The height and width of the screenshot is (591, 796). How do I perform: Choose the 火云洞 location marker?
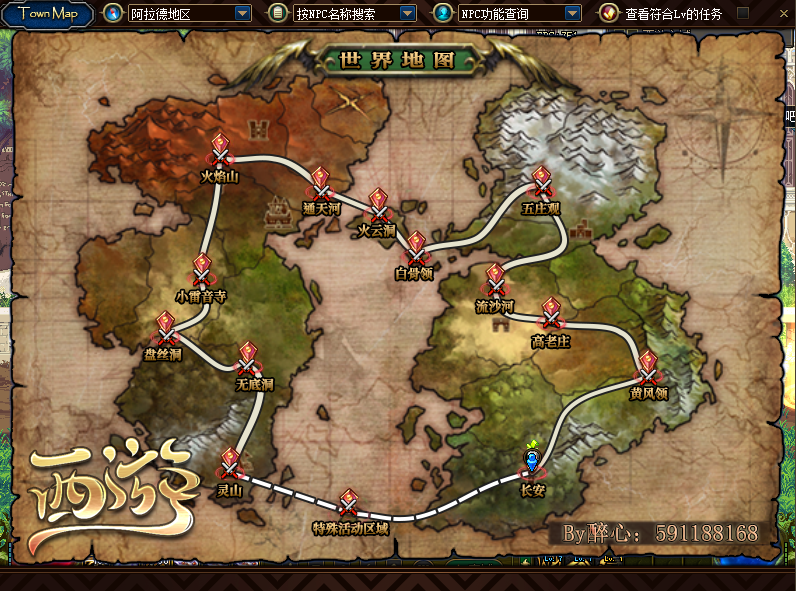[x=377, y=206]
